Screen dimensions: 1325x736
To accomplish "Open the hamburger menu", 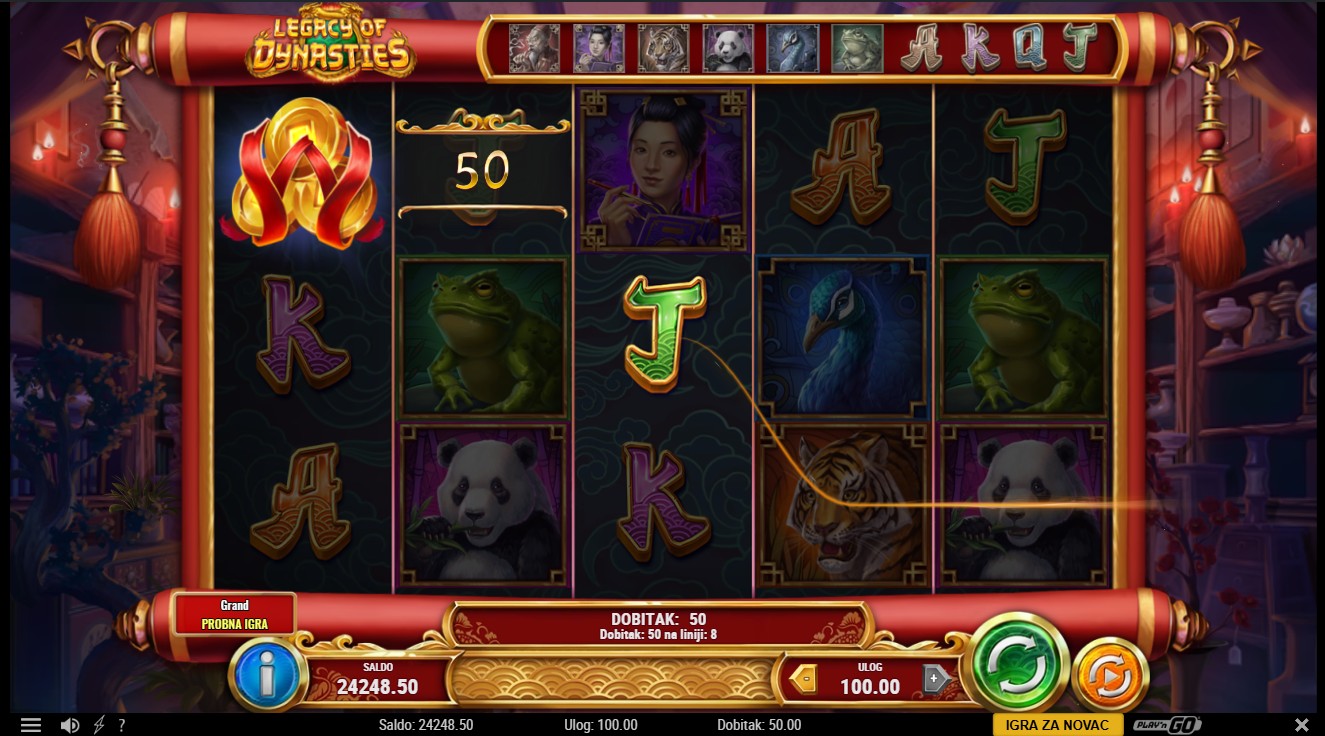I will pyautogui.click(x=31, y=725).
